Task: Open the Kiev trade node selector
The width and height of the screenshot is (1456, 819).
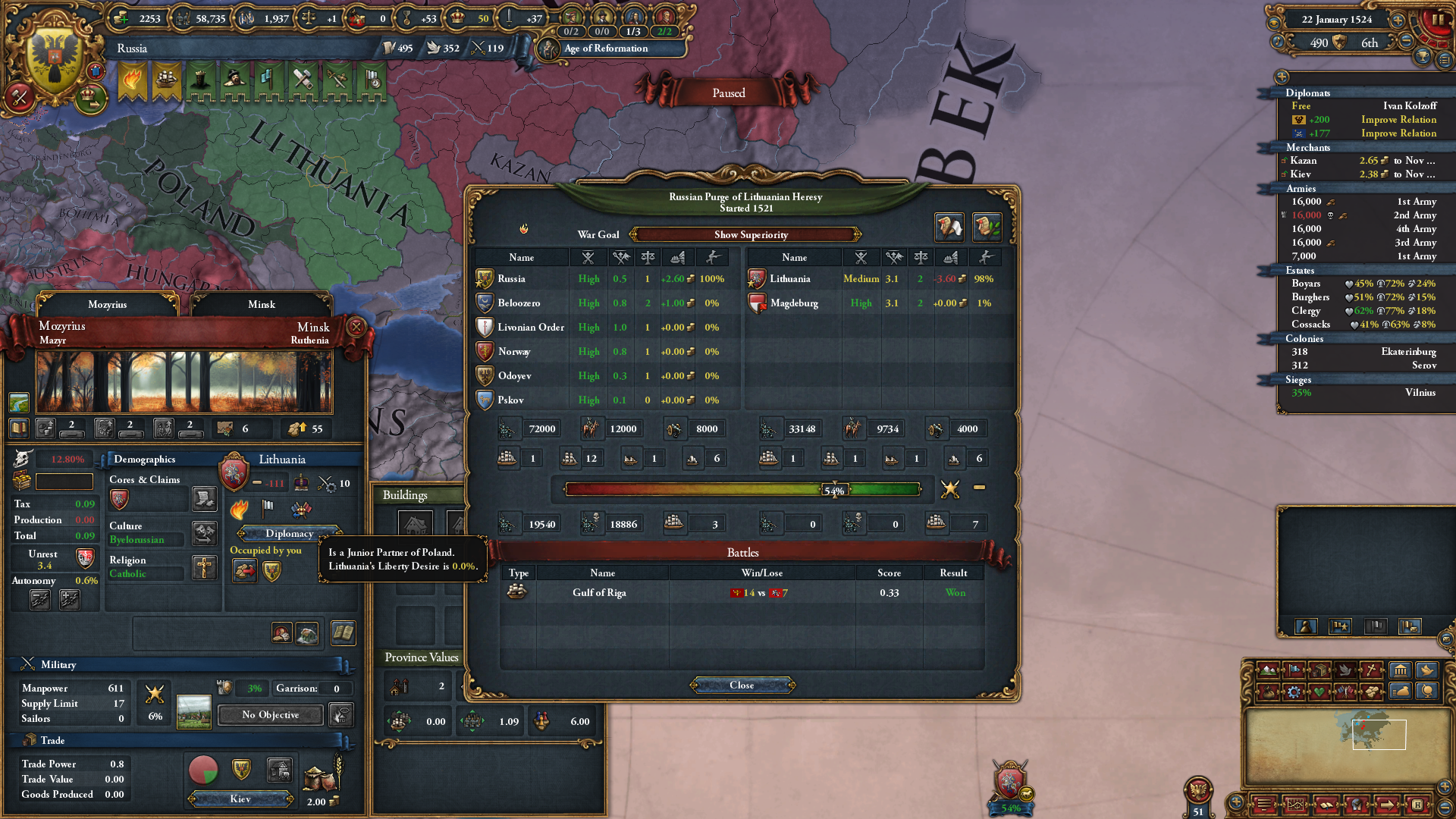Action: click(x=240, y=798)
